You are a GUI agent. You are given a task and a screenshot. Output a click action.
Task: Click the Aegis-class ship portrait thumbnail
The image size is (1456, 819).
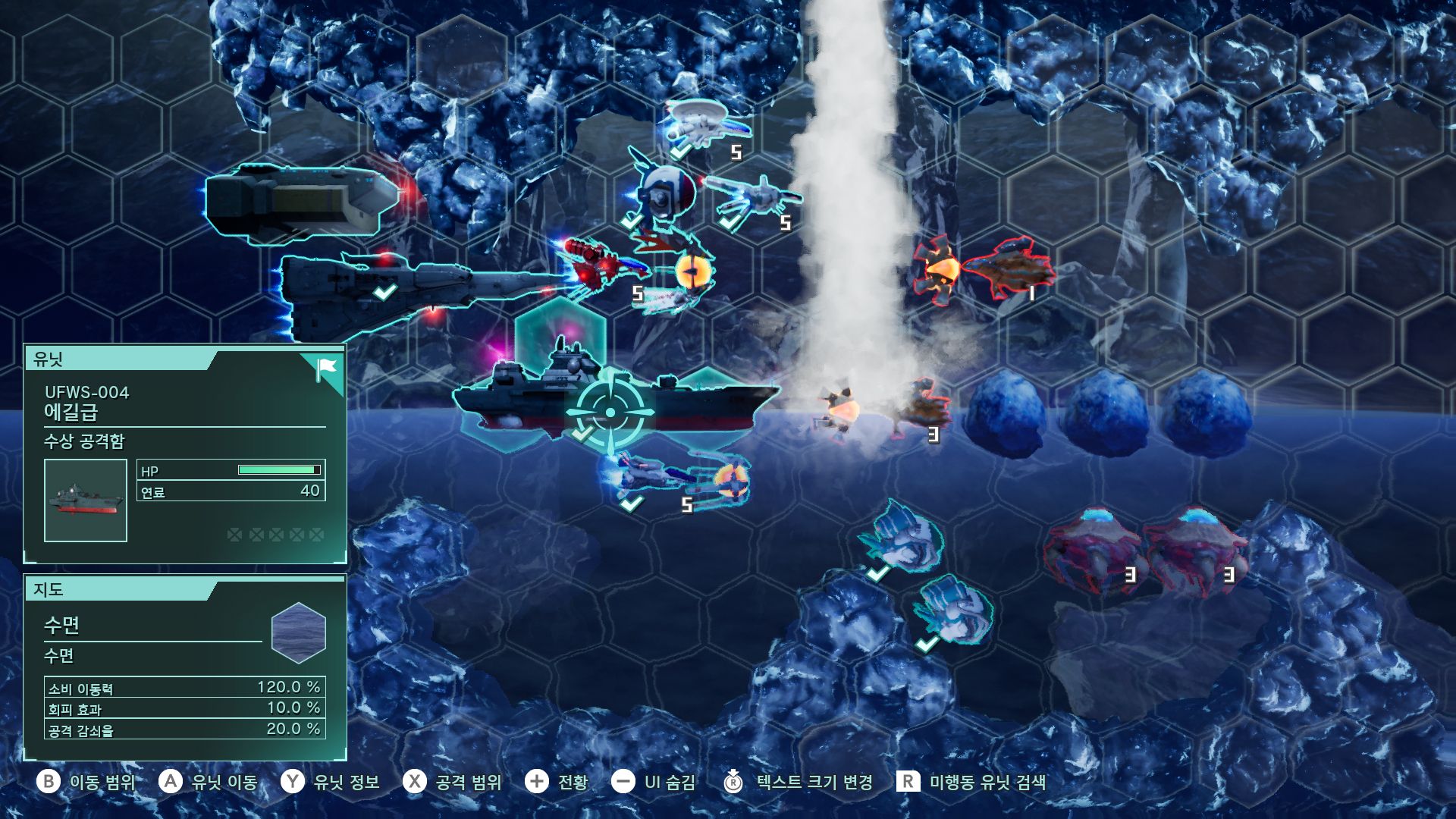(86, 500)
